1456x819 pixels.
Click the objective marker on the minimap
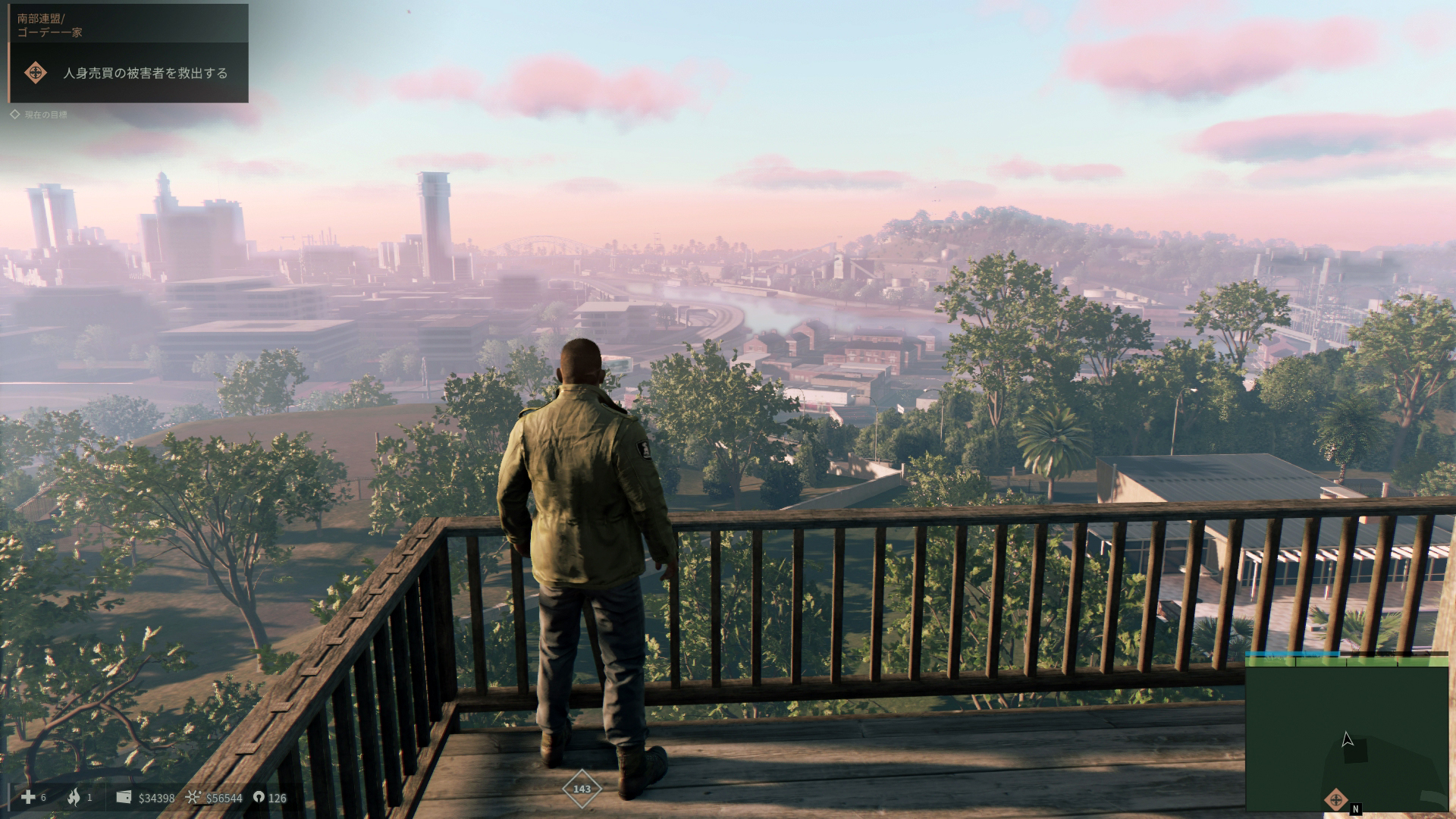coord(1335,799)
